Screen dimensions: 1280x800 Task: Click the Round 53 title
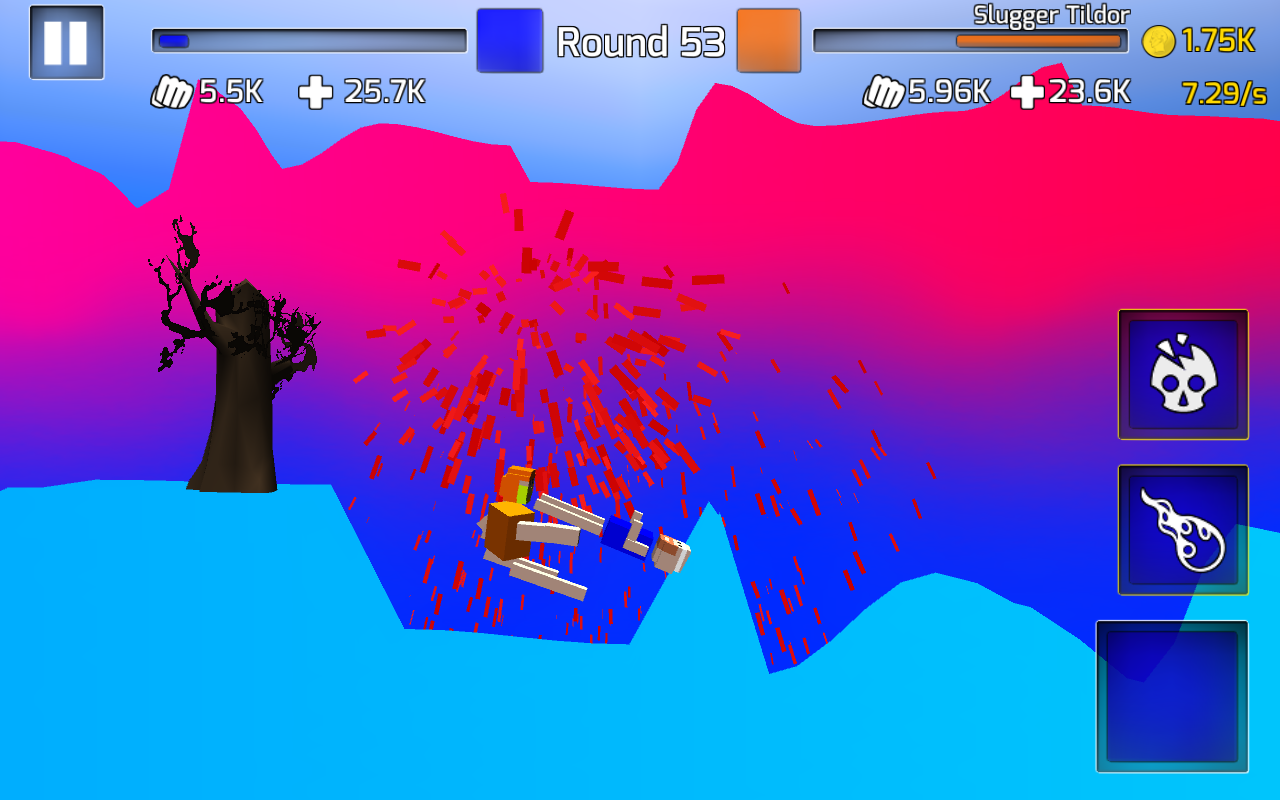(x=640, y=43)
